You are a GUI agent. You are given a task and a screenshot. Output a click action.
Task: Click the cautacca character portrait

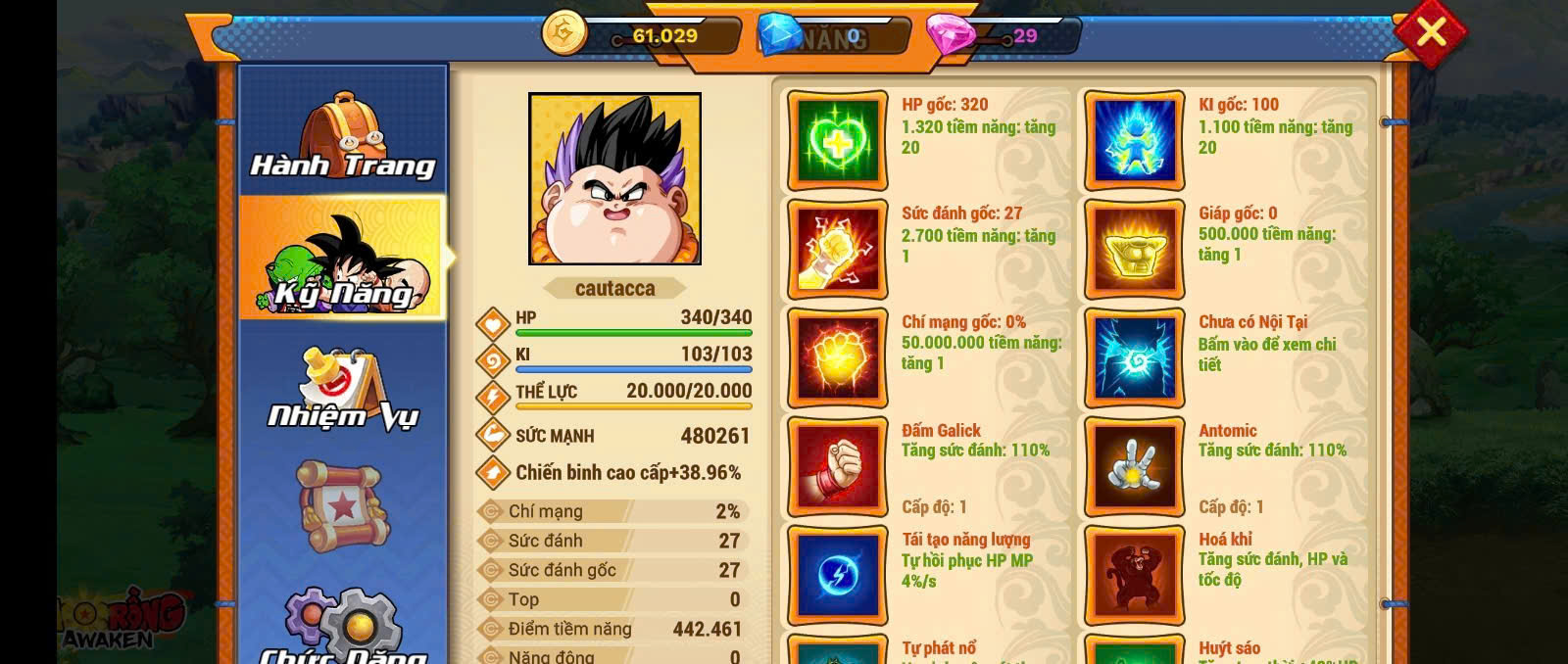(614, 178)
